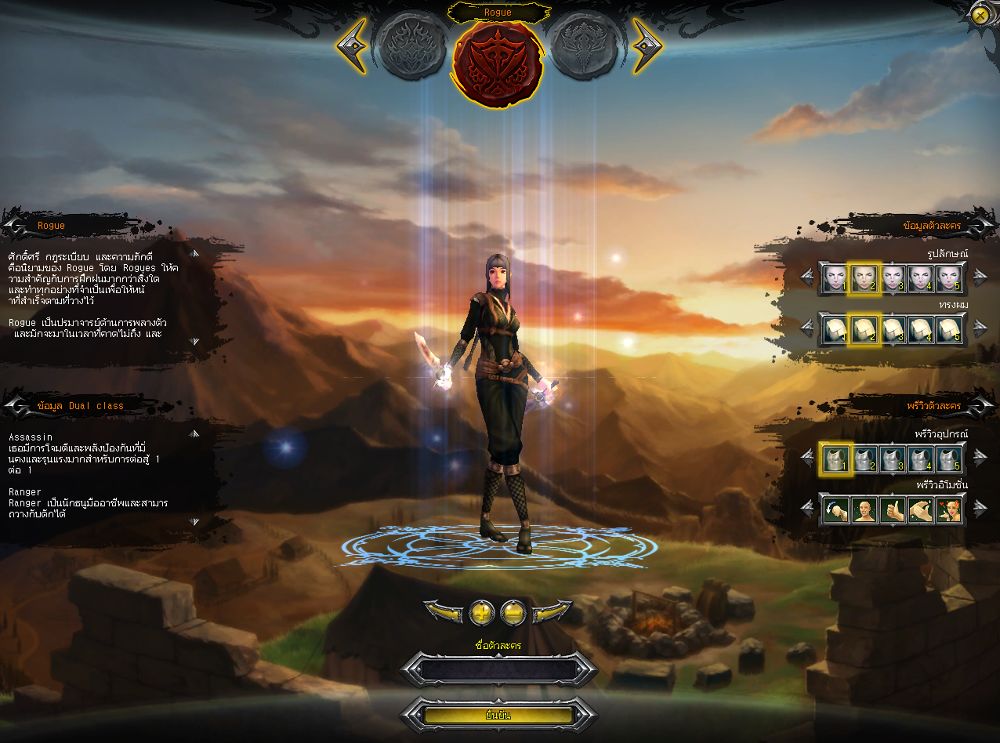
Task: Zoom in with the round plus button
Action: click(x=483, y=611)
